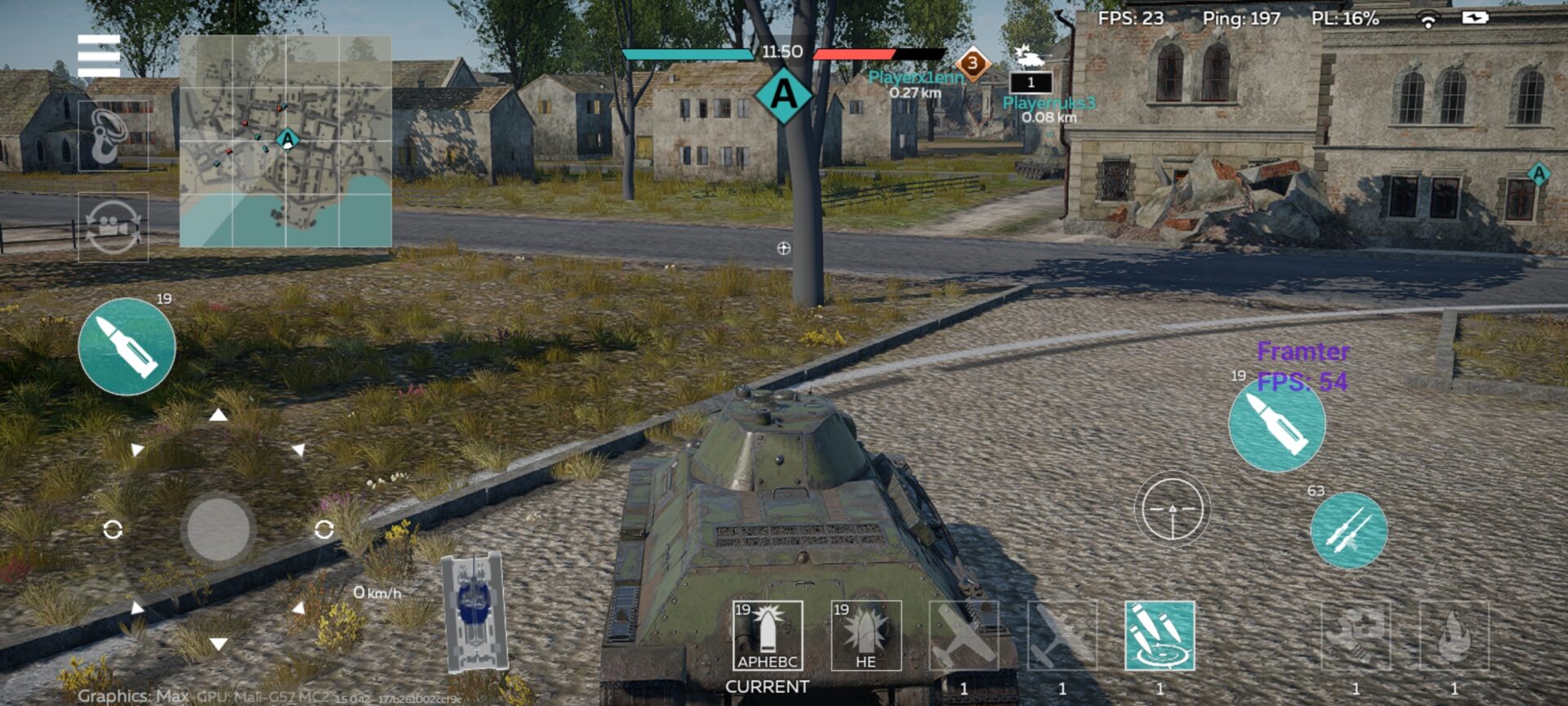The image size is (1568, 706).
Task: Call the artillery strike ability
Action: (1160, 636)
